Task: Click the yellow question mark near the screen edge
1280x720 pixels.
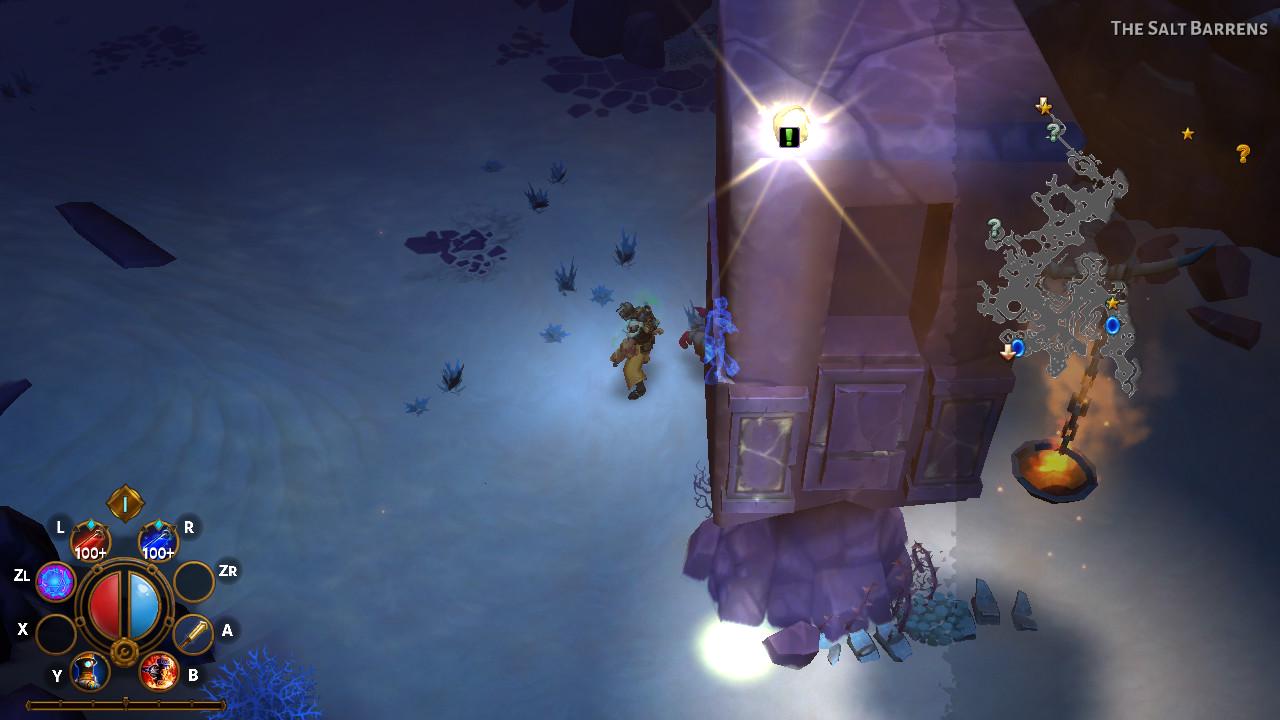Action: click(1242, 152)
